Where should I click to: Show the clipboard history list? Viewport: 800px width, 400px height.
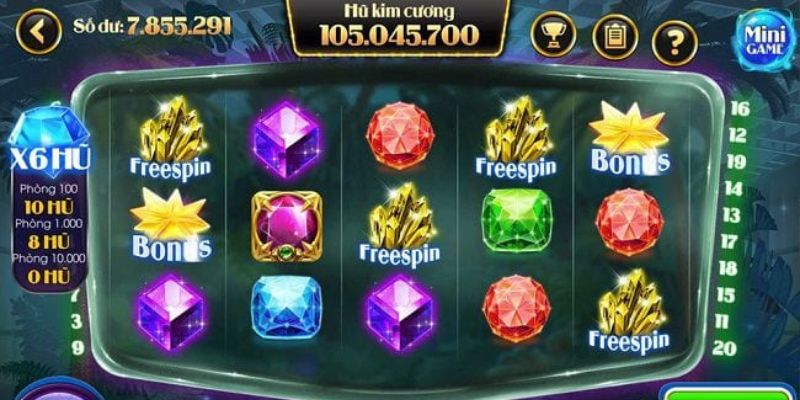pos(614,37)
